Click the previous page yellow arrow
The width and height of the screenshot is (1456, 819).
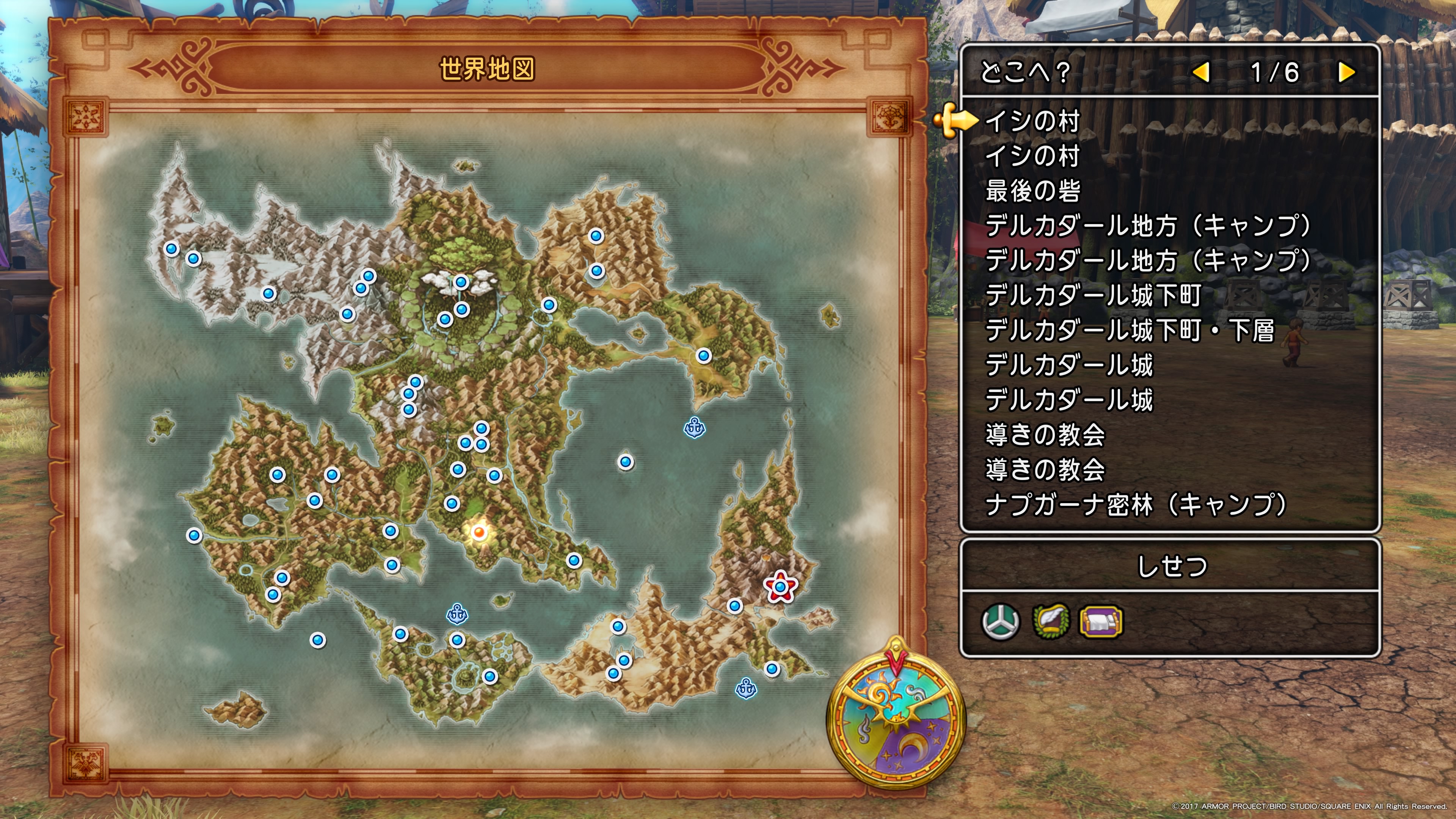[x=1201, y=72]
